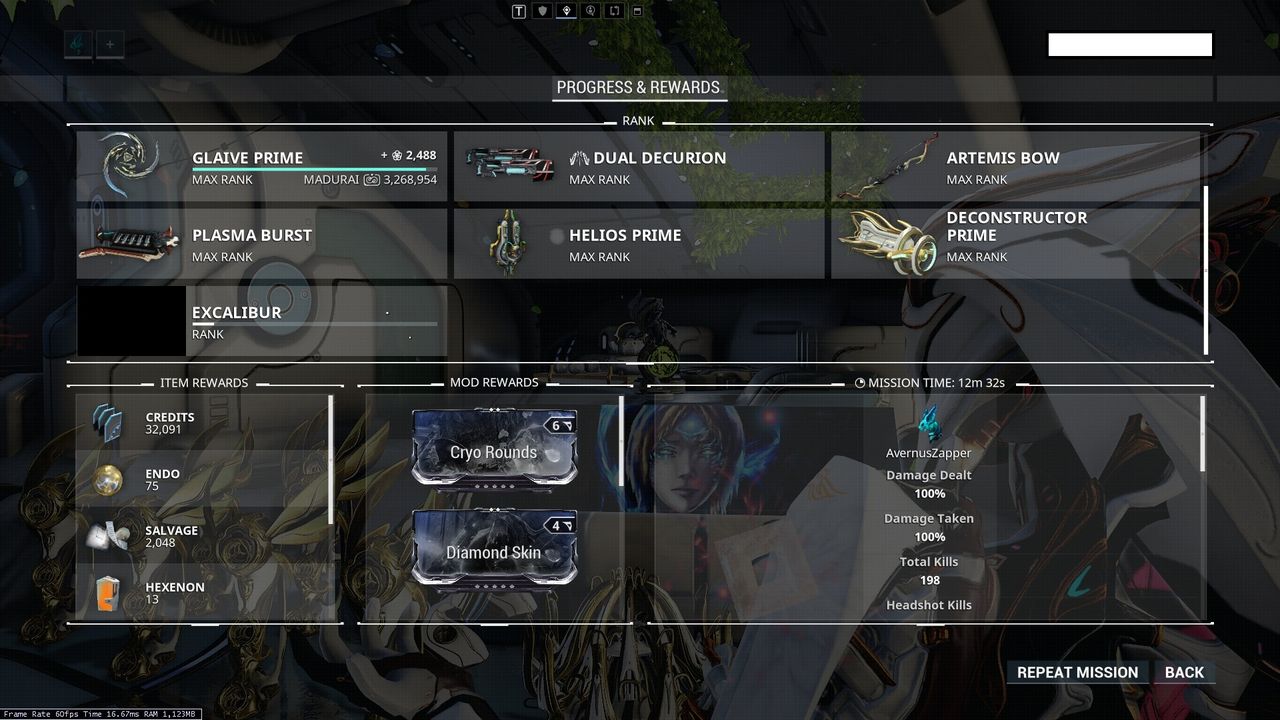Click the map marker icon in the toolbar
Screen dimensions: 1280x720
[565, 9]
